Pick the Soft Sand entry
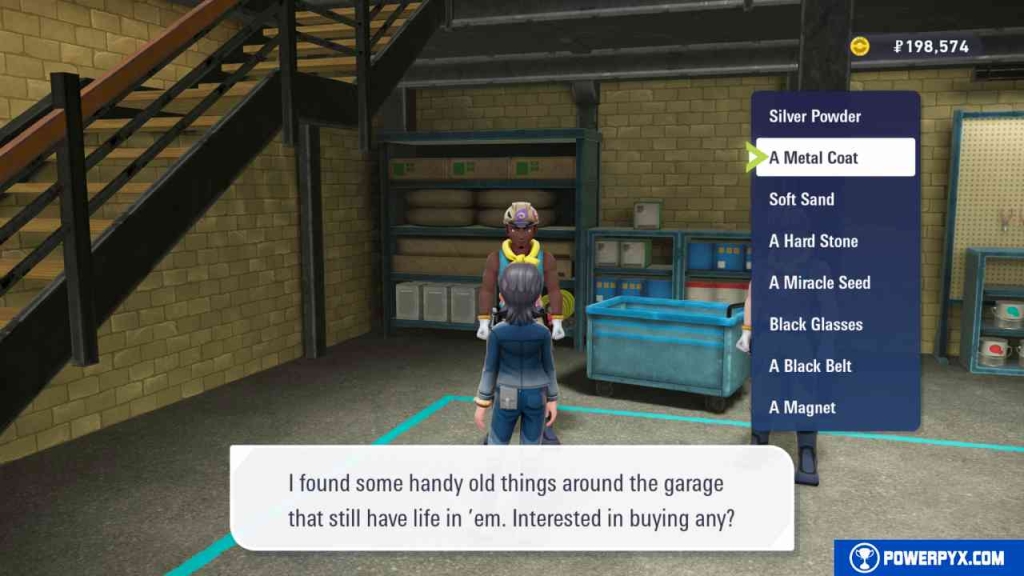The height and width of the screenshot is (576, 1024). [802, 199]
